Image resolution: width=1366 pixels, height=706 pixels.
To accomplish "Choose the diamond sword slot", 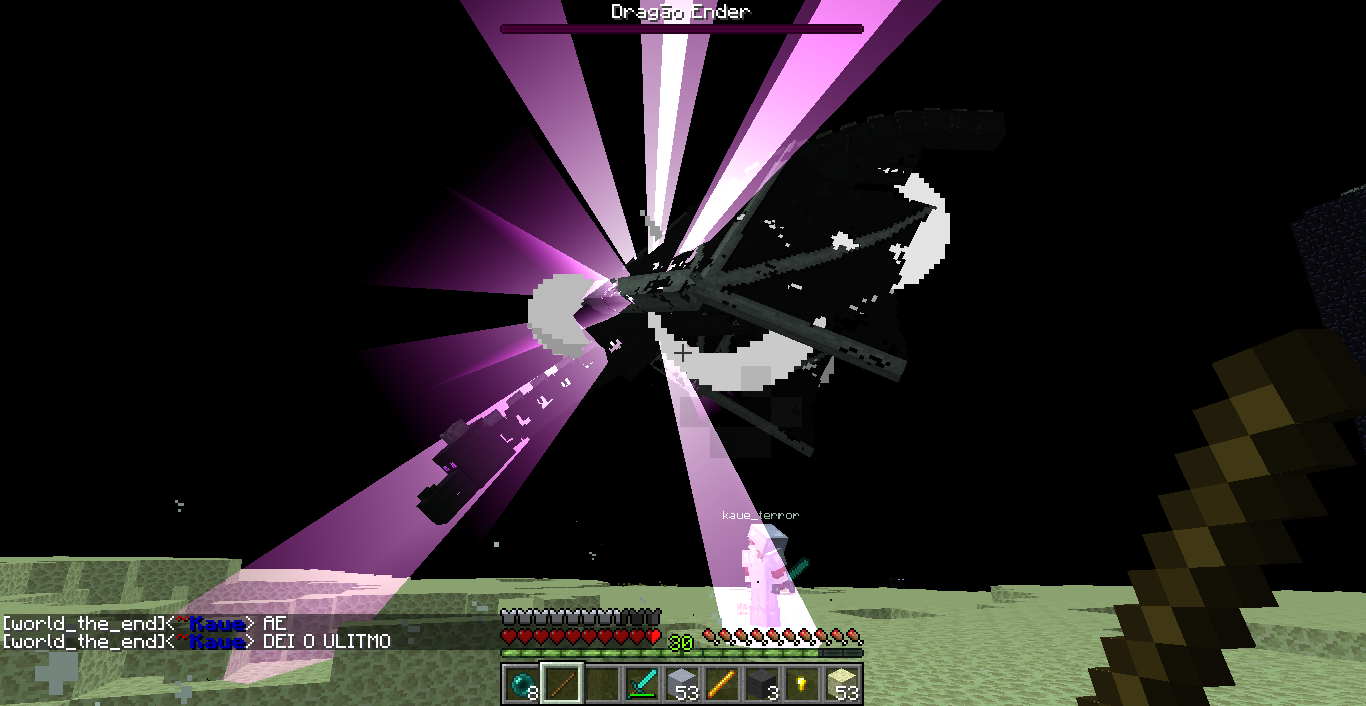I will point(641,684).
